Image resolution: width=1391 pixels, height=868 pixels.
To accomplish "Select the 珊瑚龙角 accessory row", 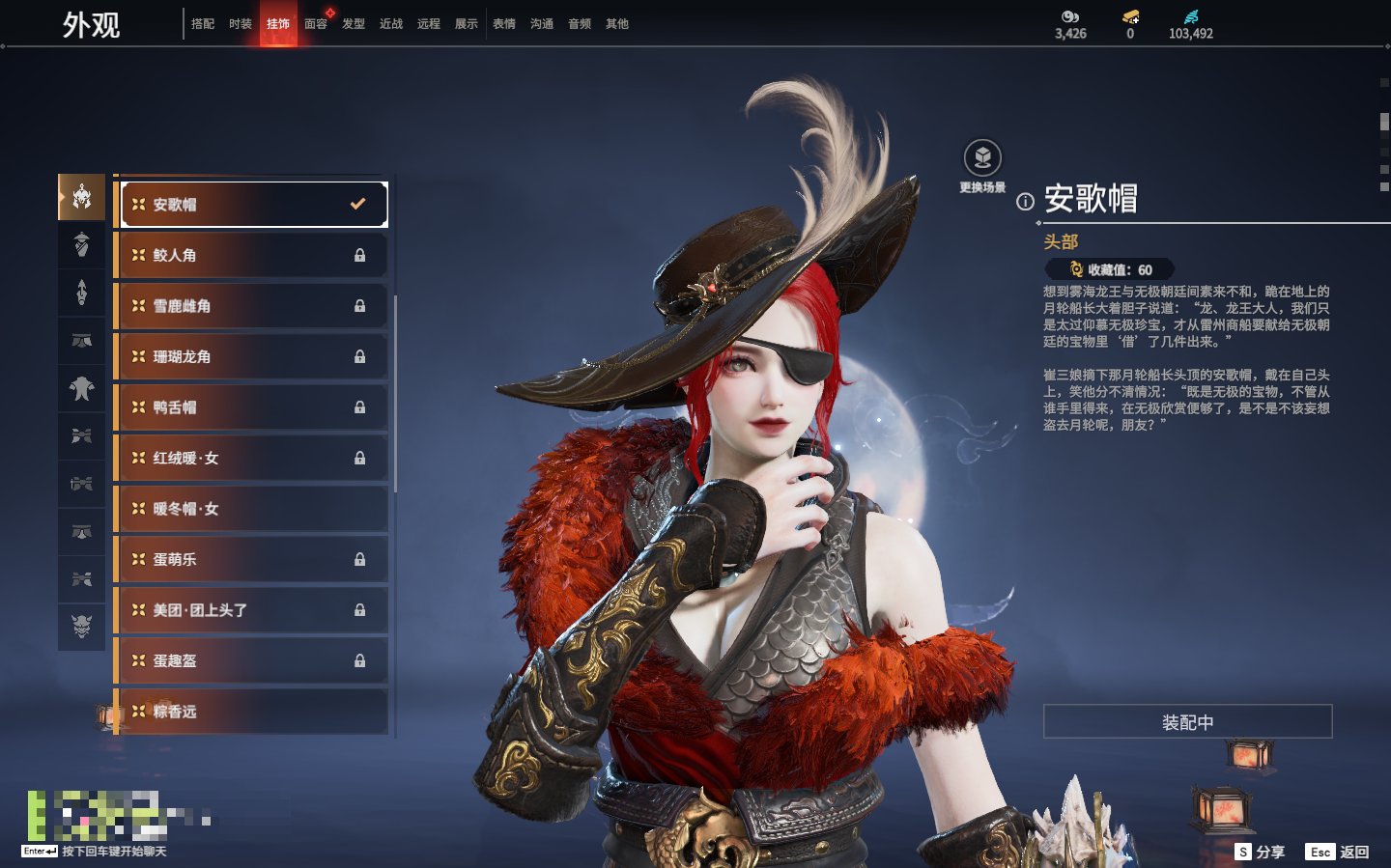I will tap(251, 356).
